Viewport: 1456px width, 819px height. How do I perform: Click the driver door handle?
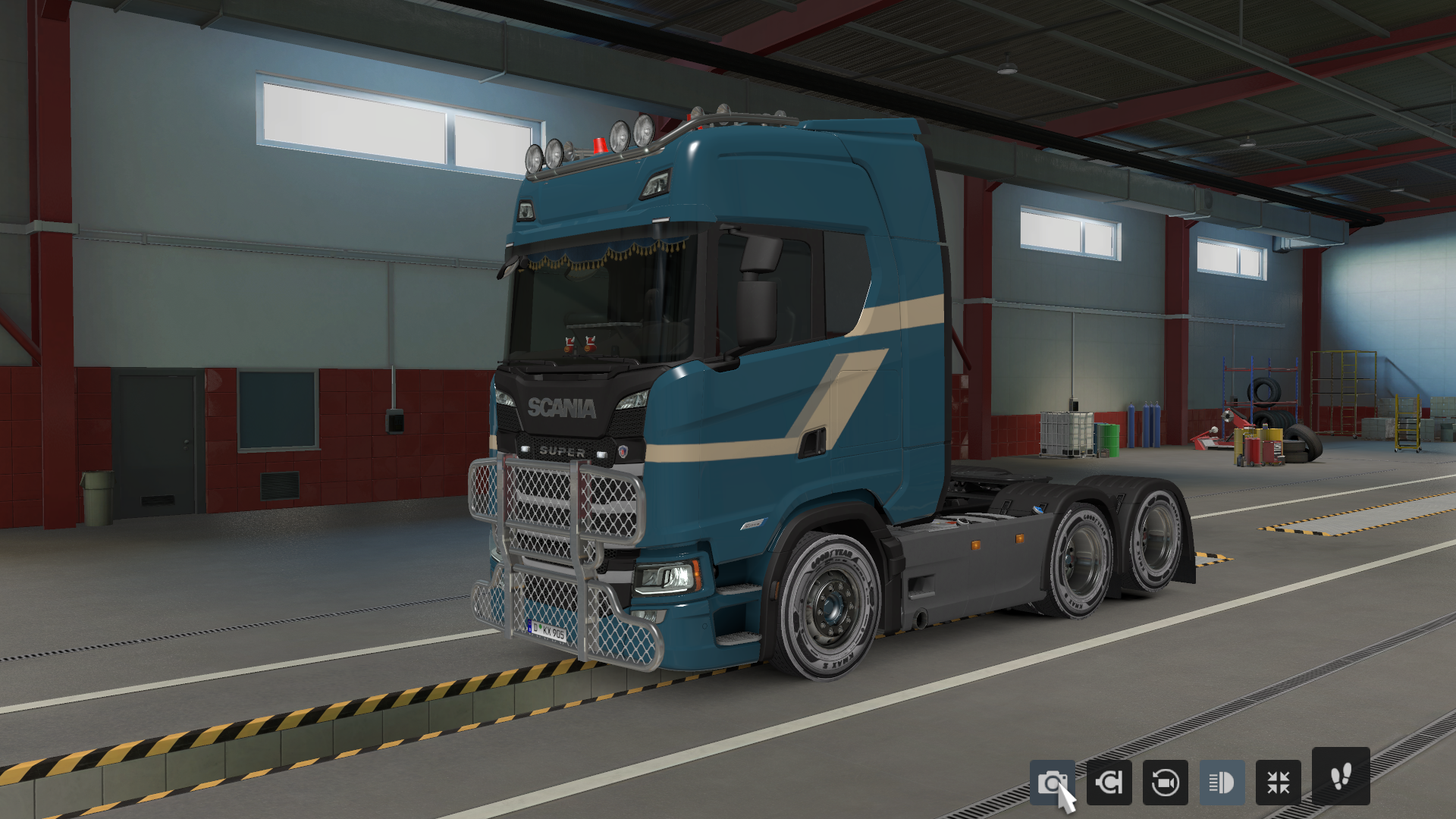812,443
